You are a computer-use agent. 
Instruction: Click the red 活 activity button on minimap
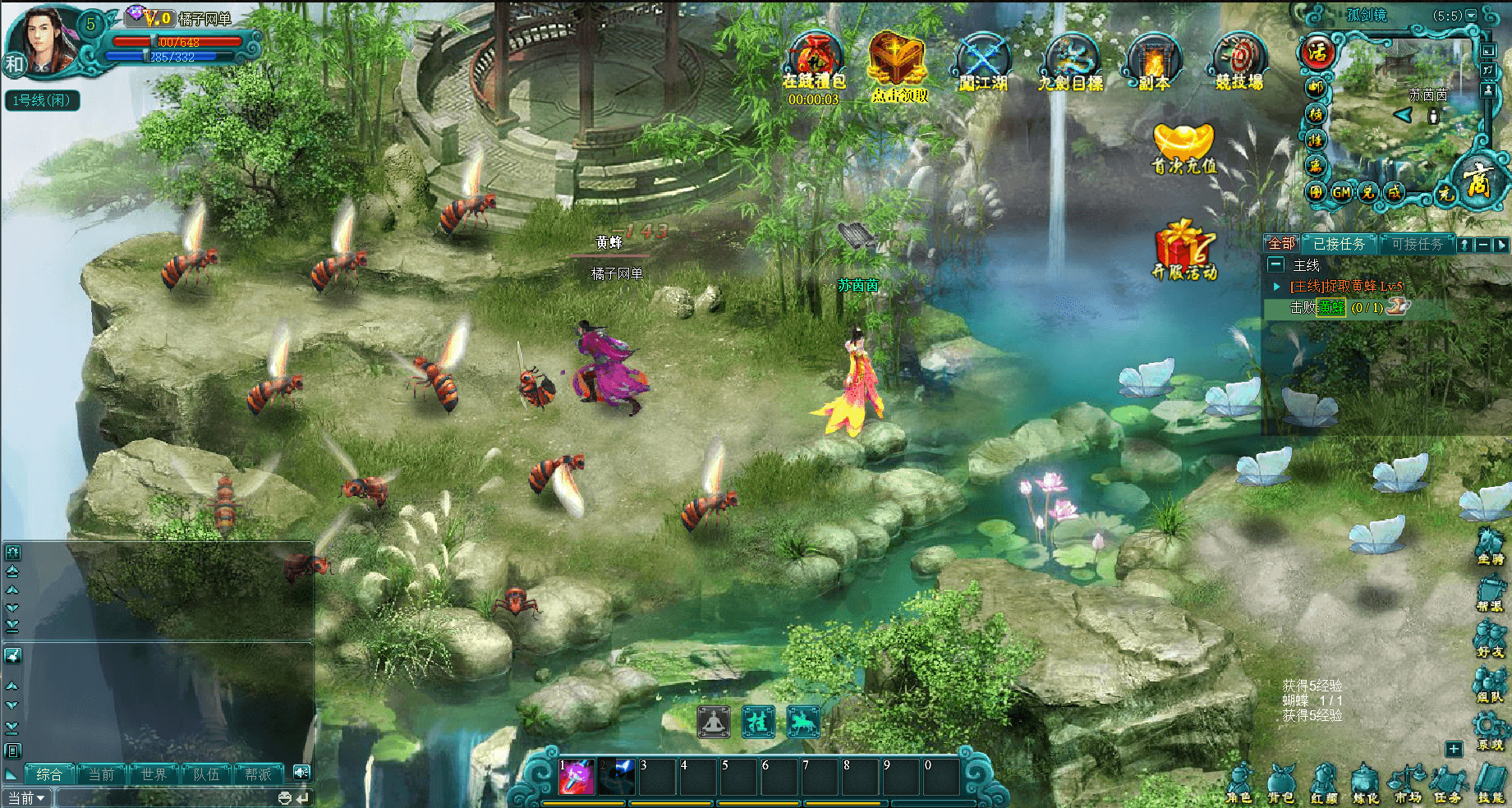(x=1317, y=53)
